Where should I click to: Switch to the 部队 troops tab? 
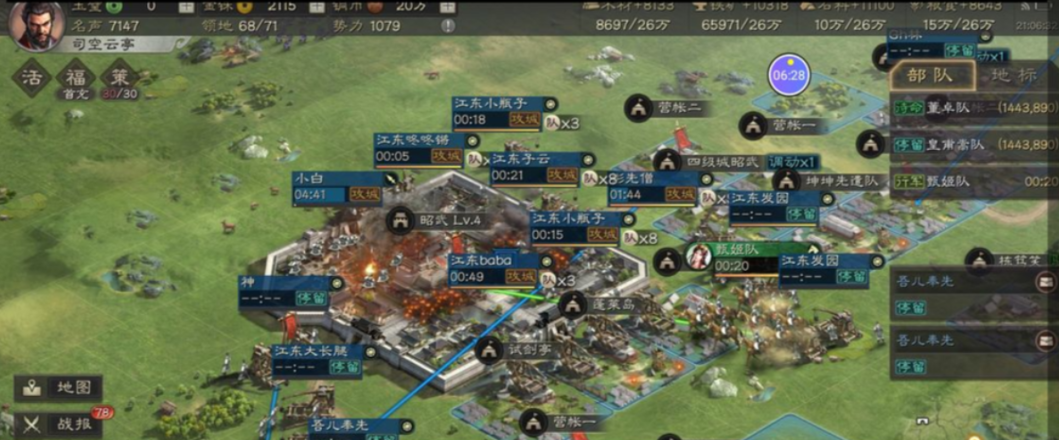point(929,75)
